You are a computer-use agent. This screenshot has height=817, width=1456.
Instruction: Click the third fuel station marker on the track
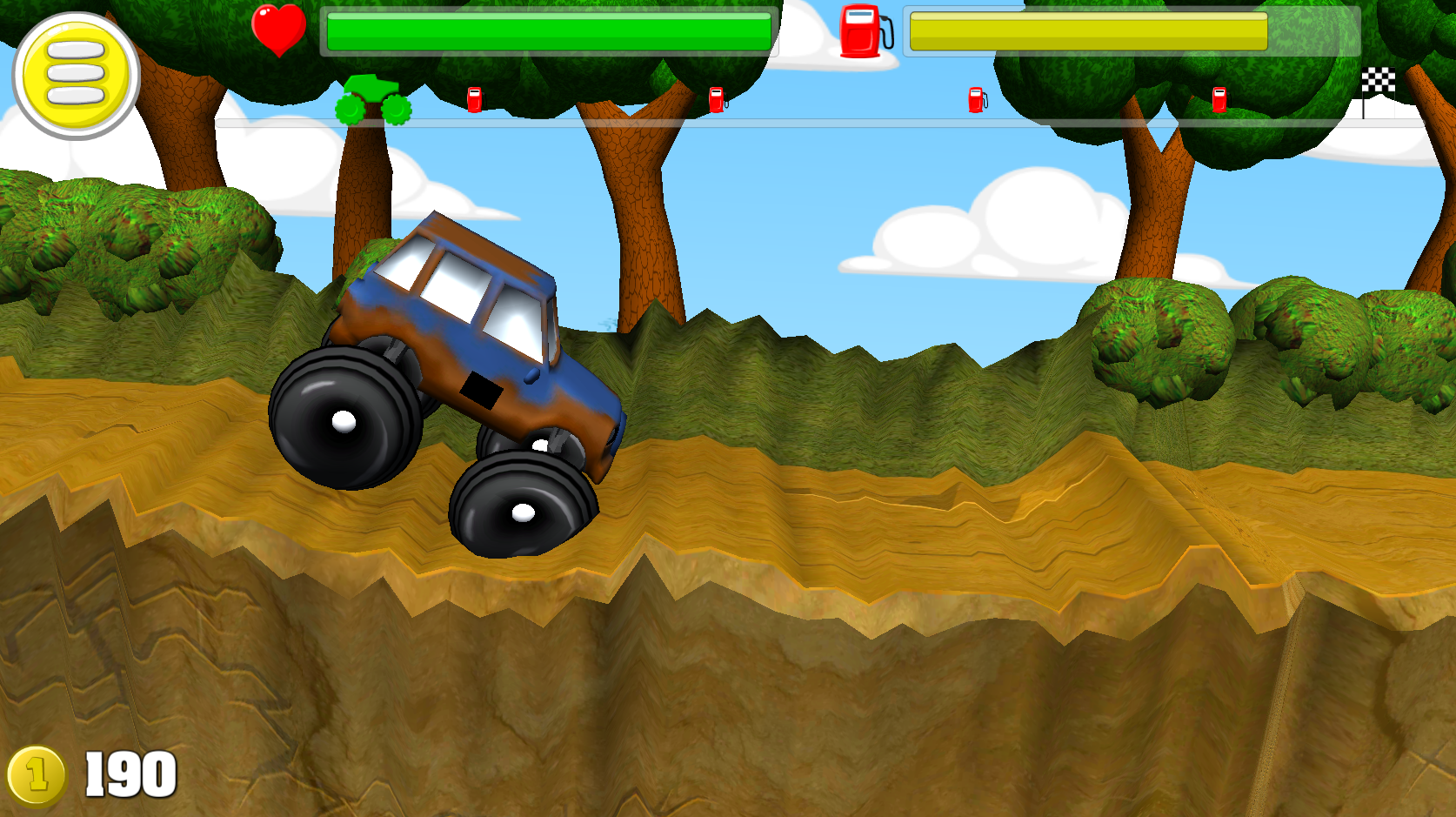point(976,101)
